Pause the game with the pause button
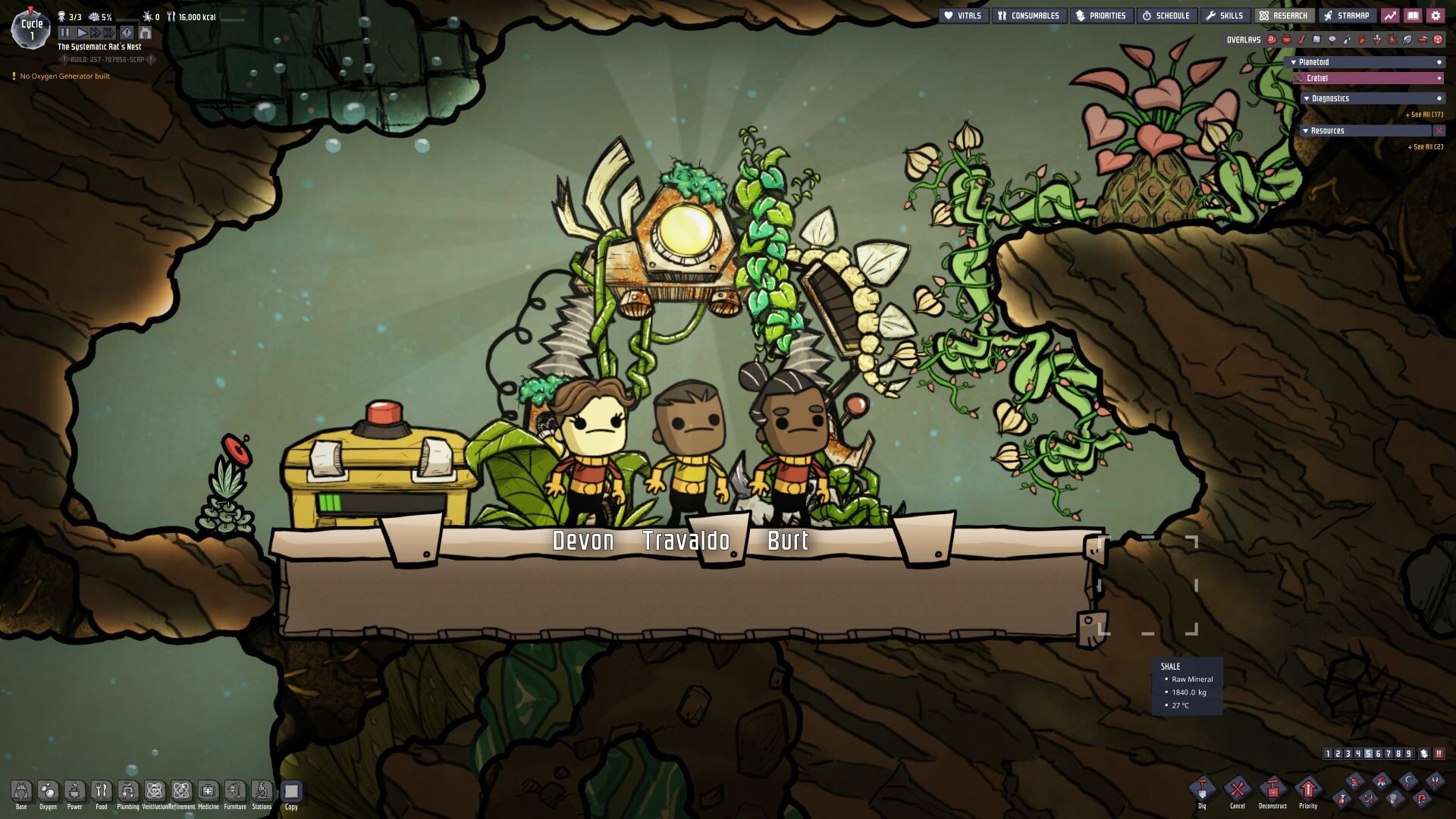Screen dimensions: 1456x819 tap(65, 33)
